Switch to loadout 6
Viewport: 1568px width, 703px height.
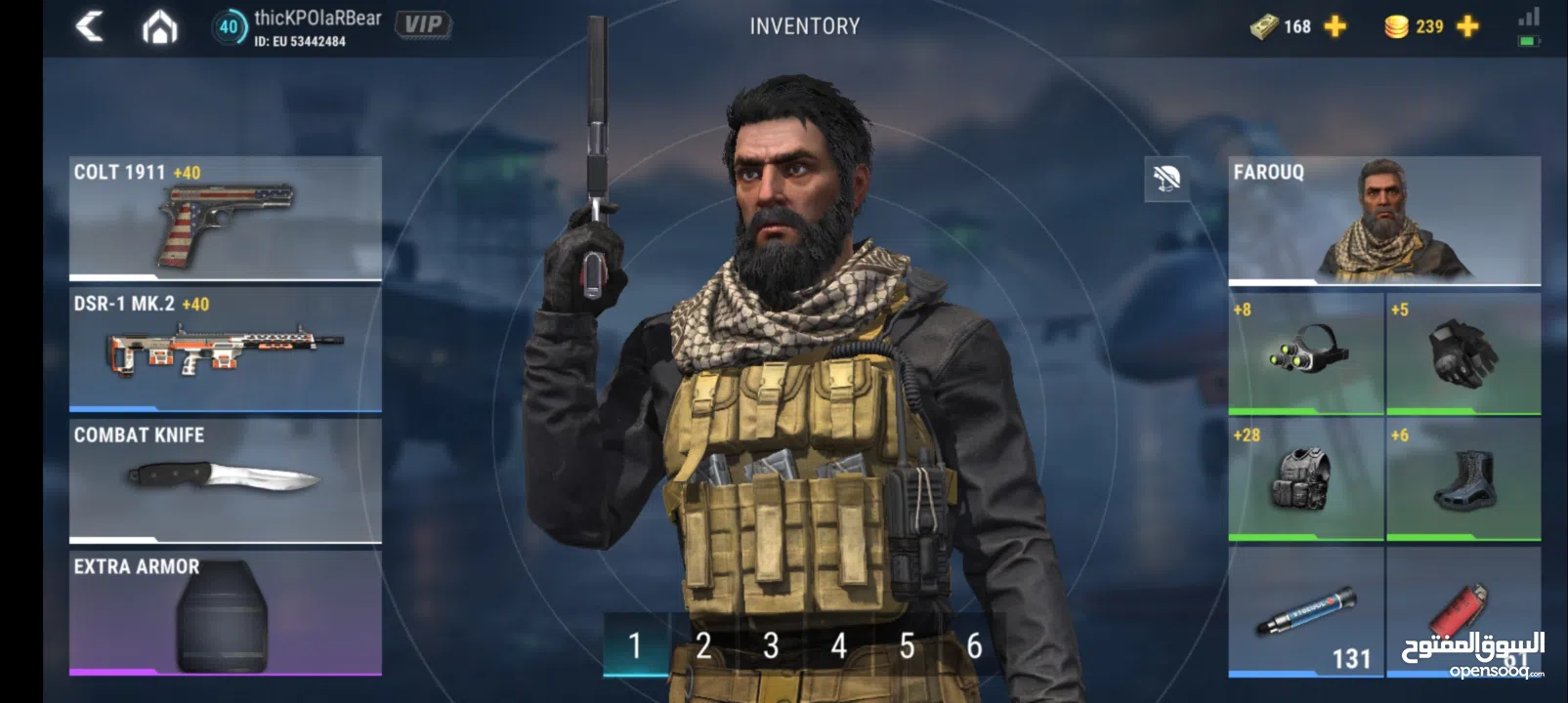click(974, 645)
